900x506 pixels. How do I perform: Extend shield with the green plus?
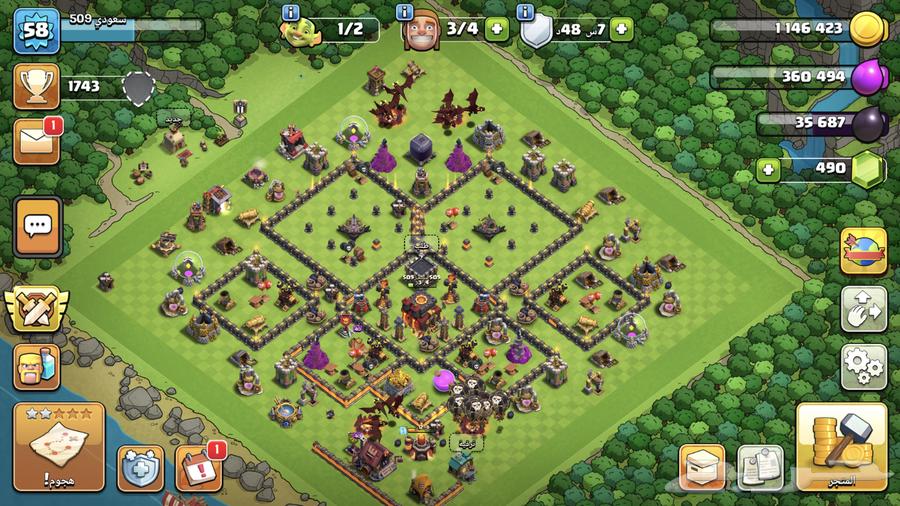(620, 30)
